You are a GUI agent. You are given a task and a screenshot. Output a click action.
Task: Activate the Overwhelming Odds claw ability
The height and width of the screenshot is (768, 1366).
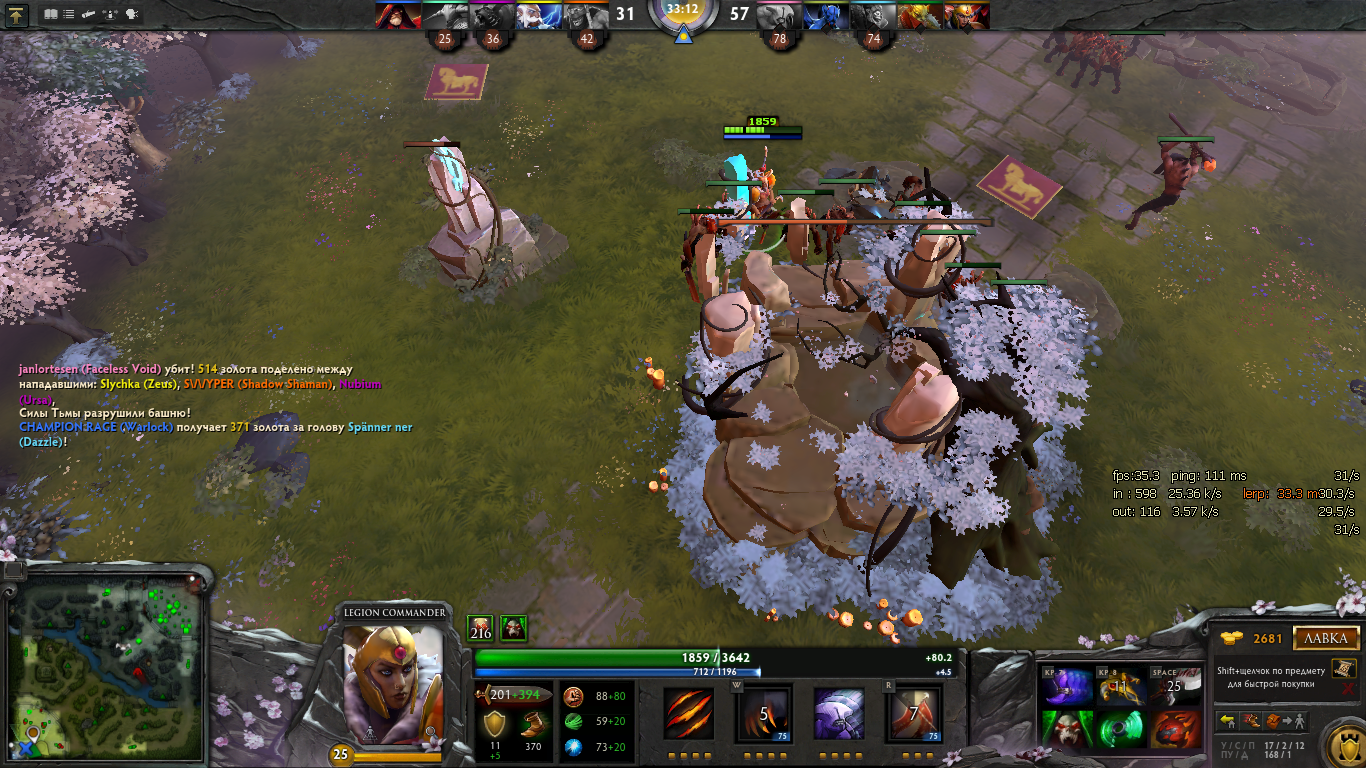click(690, 713)
